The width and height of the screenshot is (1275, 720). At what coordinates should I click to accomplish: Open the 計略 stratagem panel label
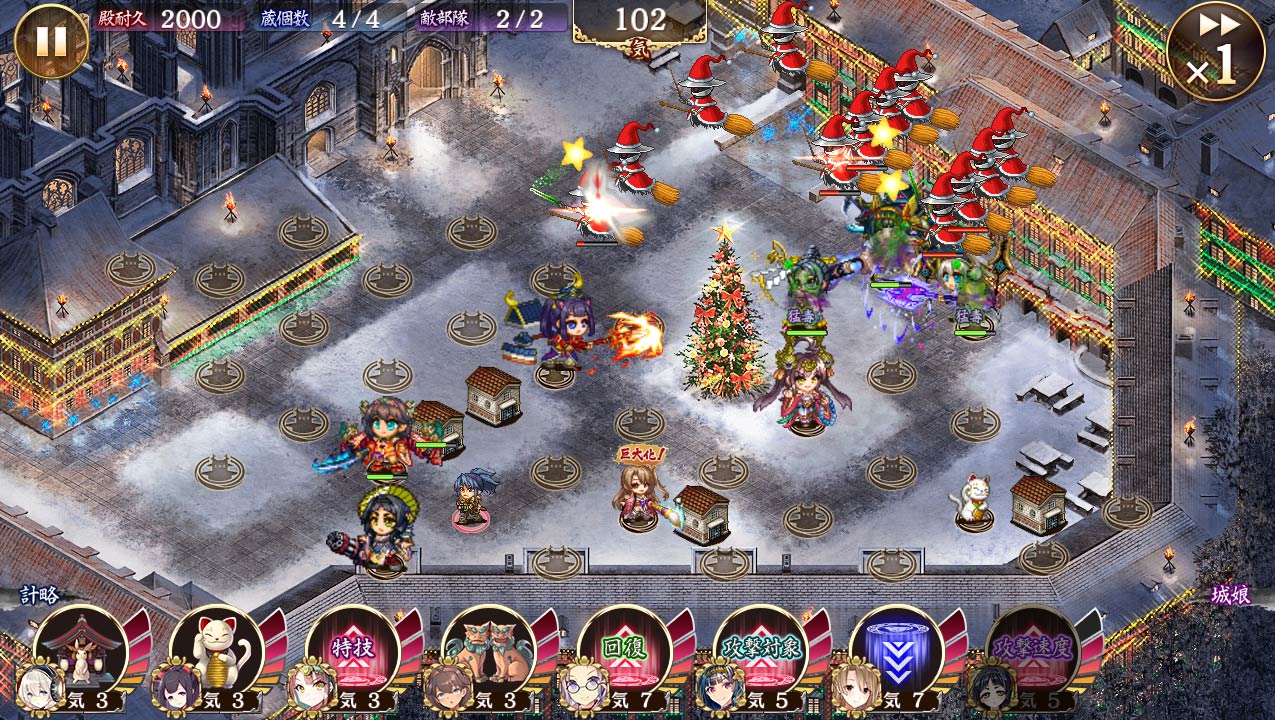(x=42, y=595)
